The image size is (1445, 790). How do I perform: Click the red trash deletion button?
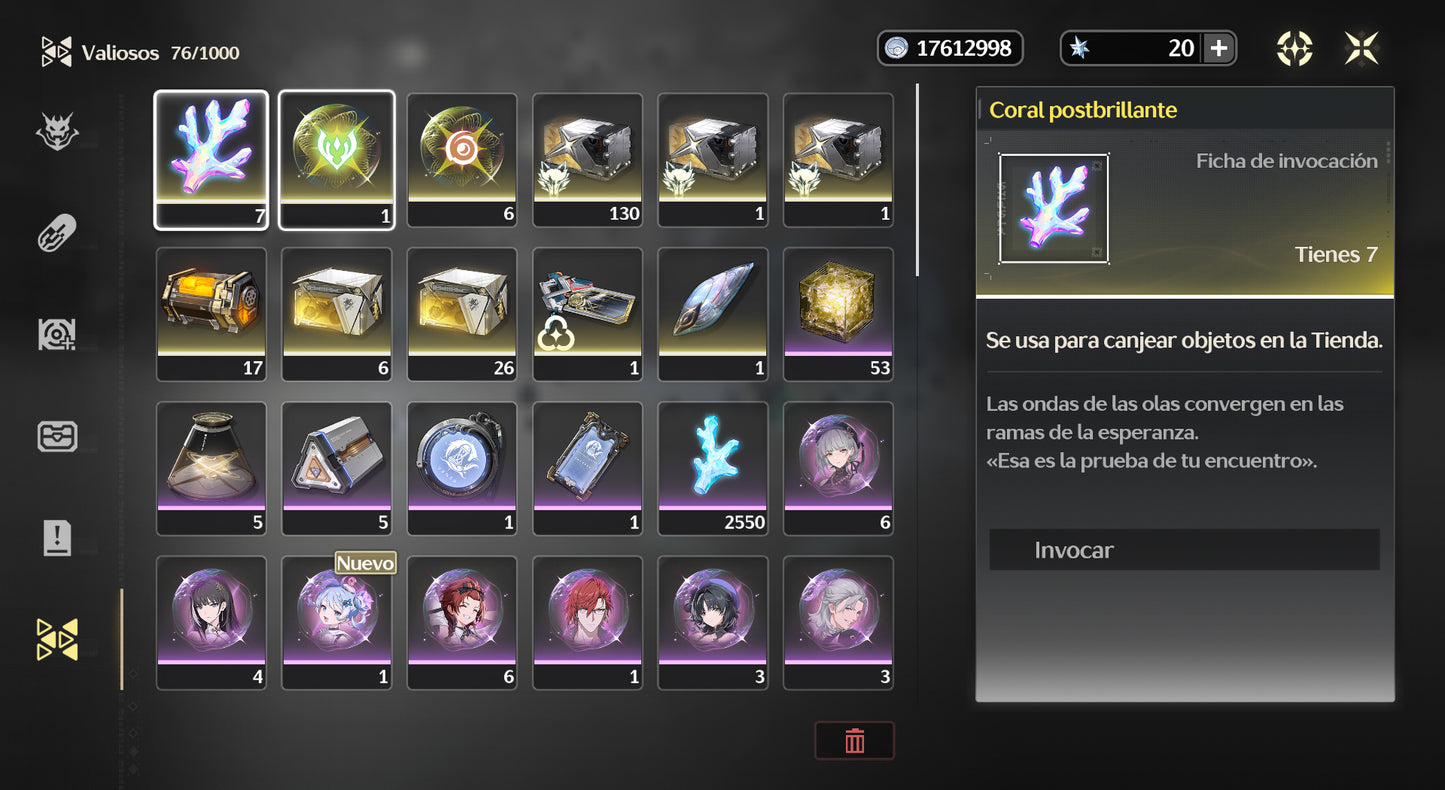tap(854, 740)
